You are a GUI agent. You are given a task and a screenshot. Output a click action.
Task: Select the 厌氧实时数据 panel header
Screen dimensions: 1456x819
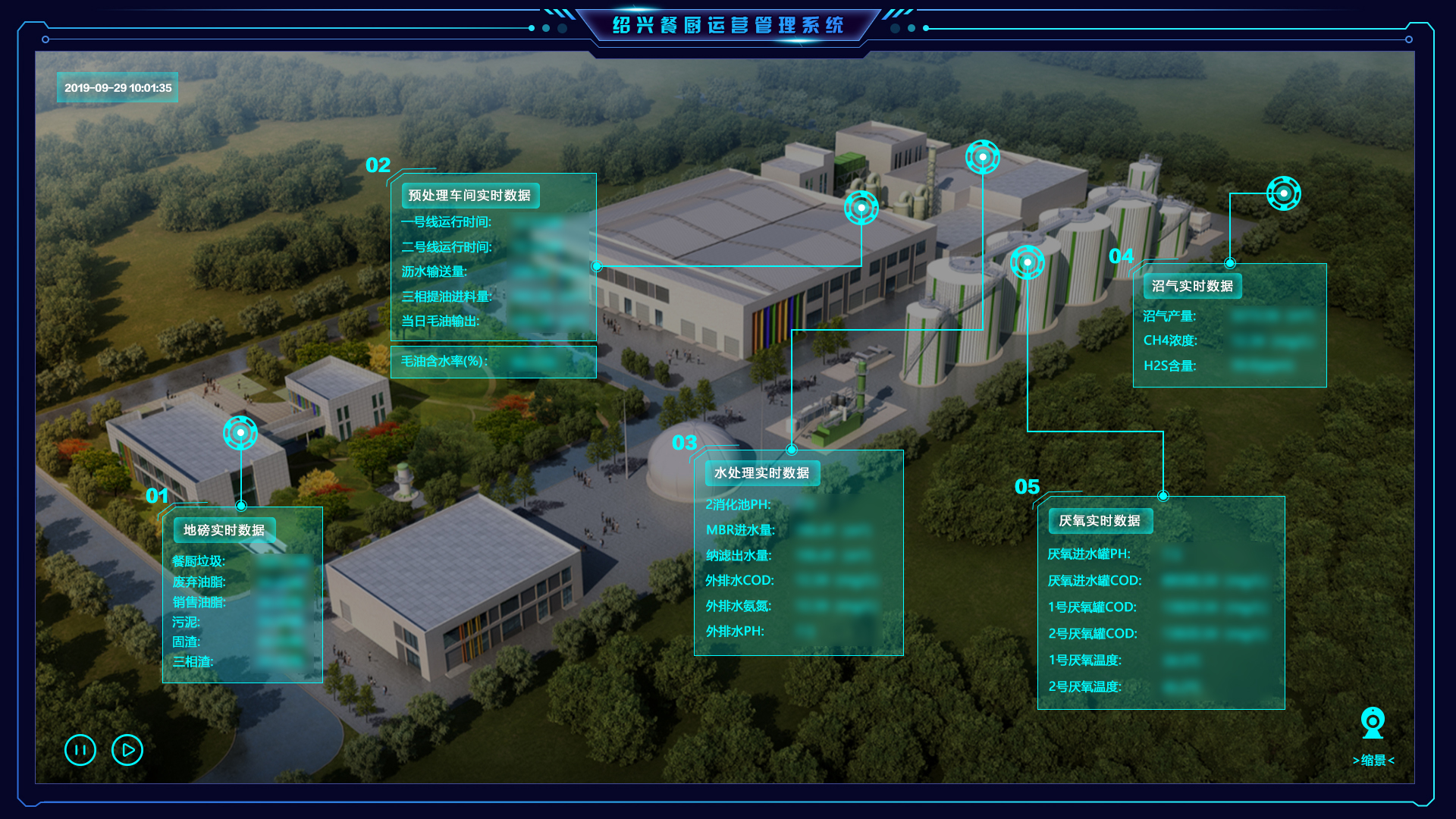[x=1100, y=521]
